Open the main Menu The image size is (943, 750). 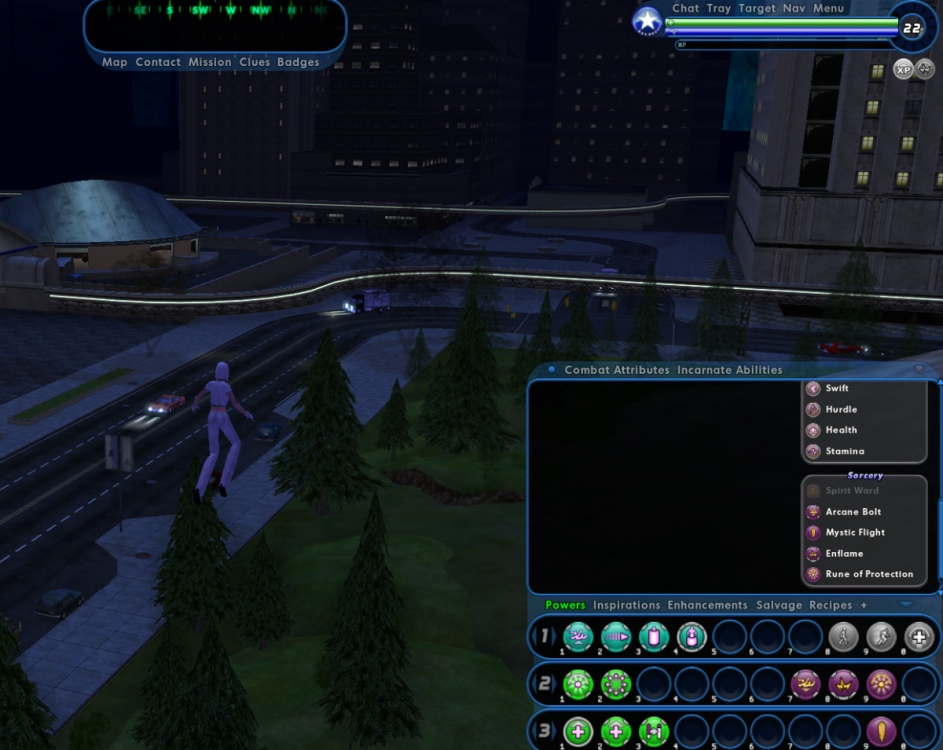coord(829,8)
